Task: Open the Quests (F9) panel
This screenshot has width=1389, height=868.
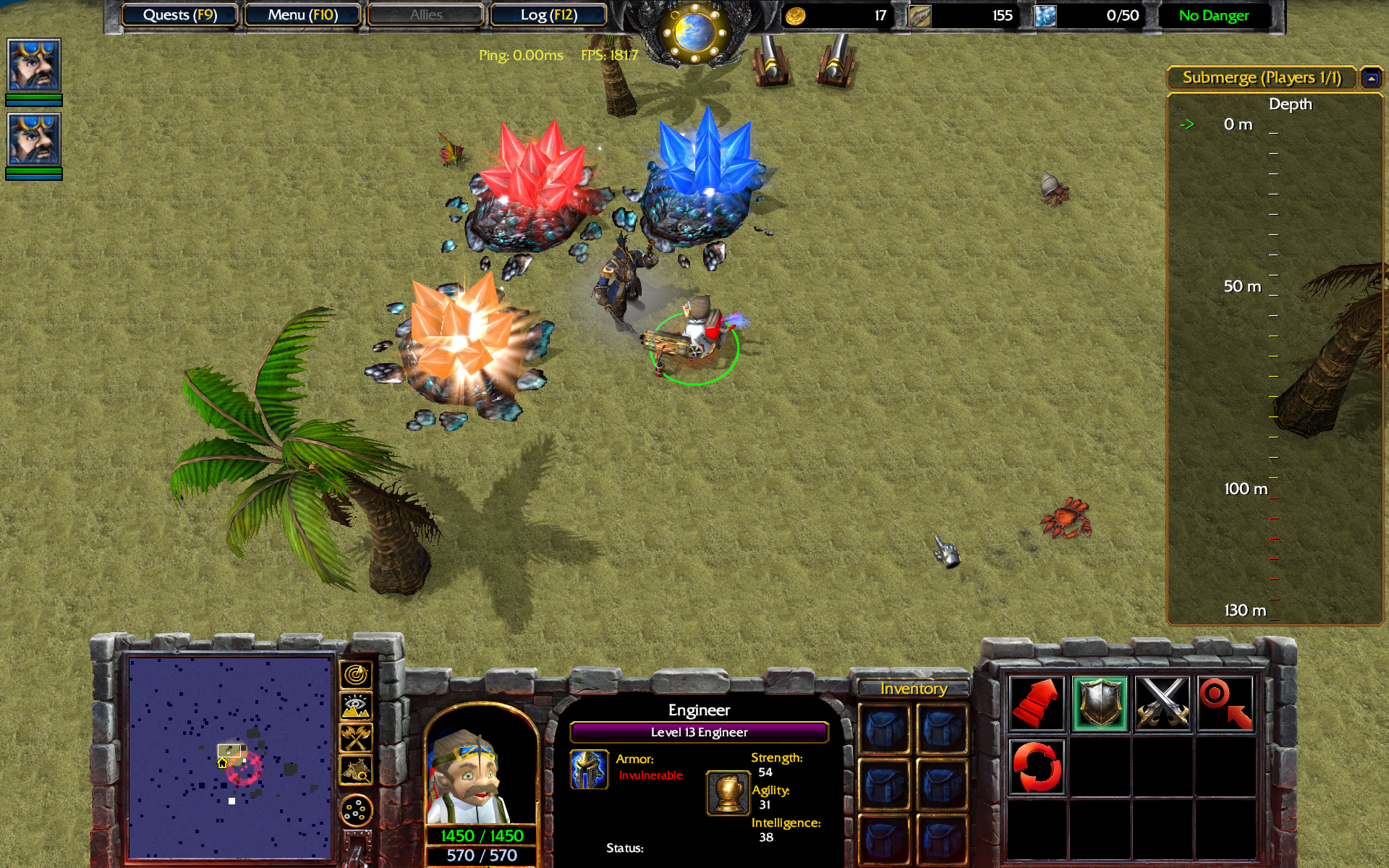Action: 179,15
